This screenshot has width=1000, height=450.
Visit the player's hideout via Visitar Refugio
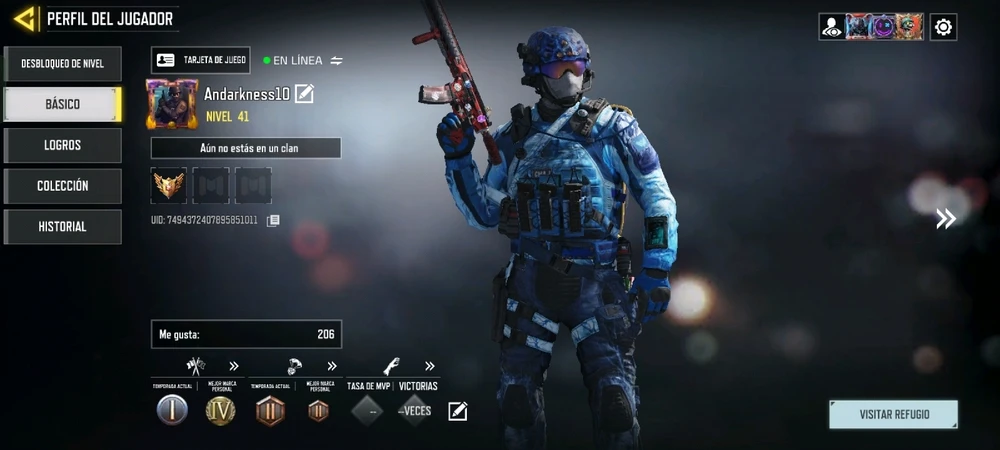tap(893, 414)
